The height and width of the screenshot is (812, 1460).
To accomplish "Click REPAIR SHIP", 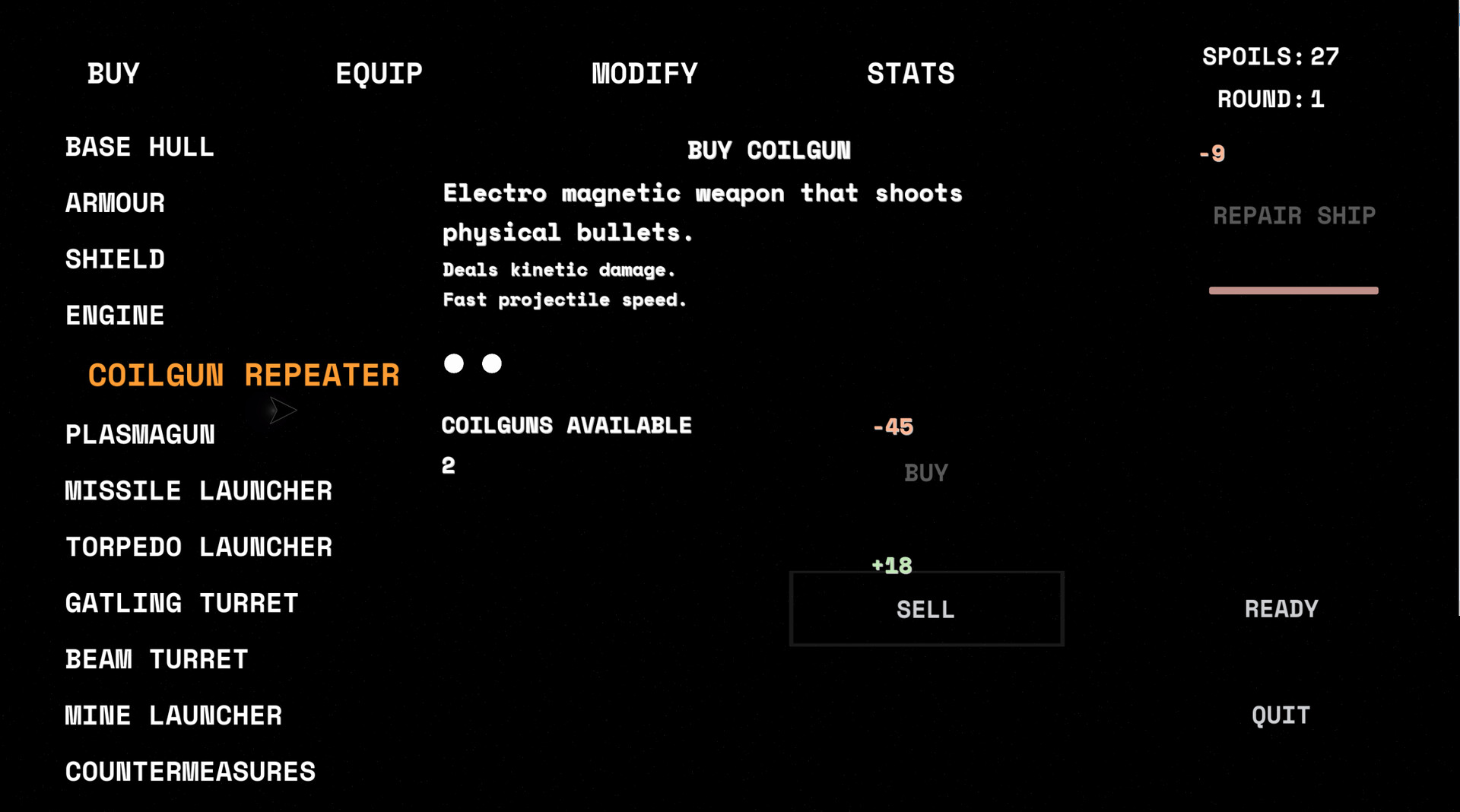I will pyautogui.click(x=1294, y=215).
